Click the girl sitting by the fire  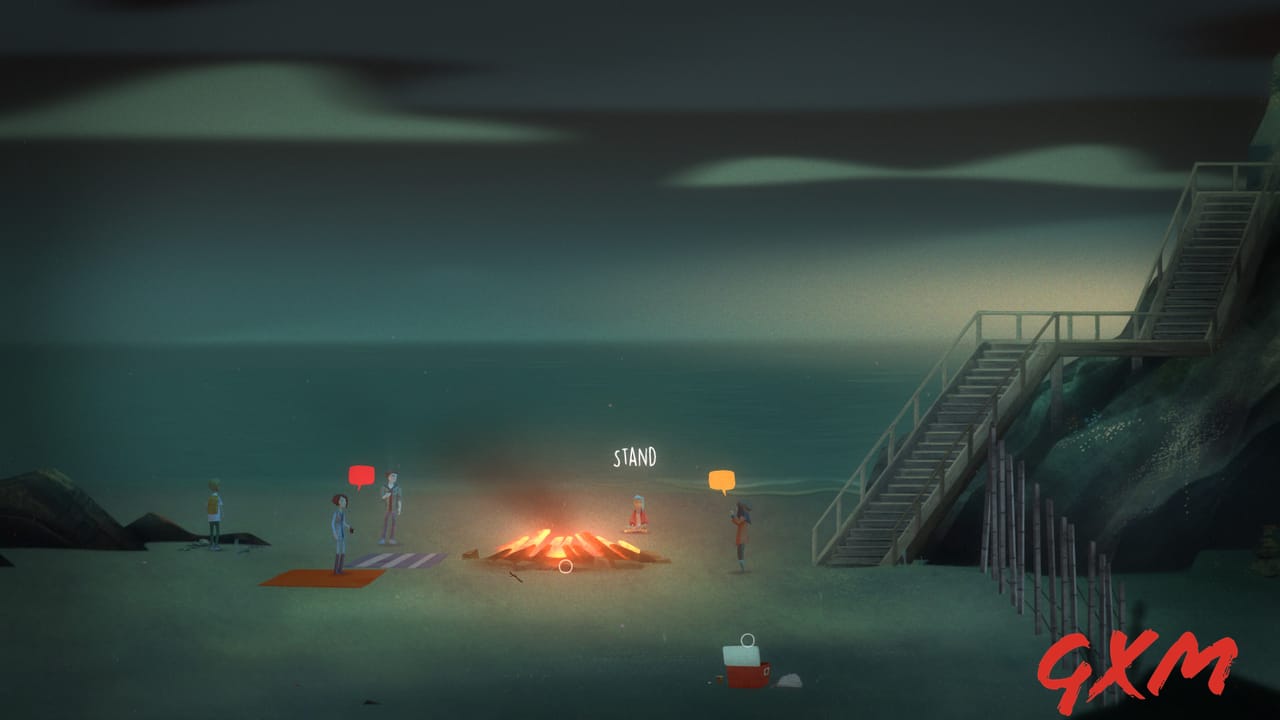(636, 512)
